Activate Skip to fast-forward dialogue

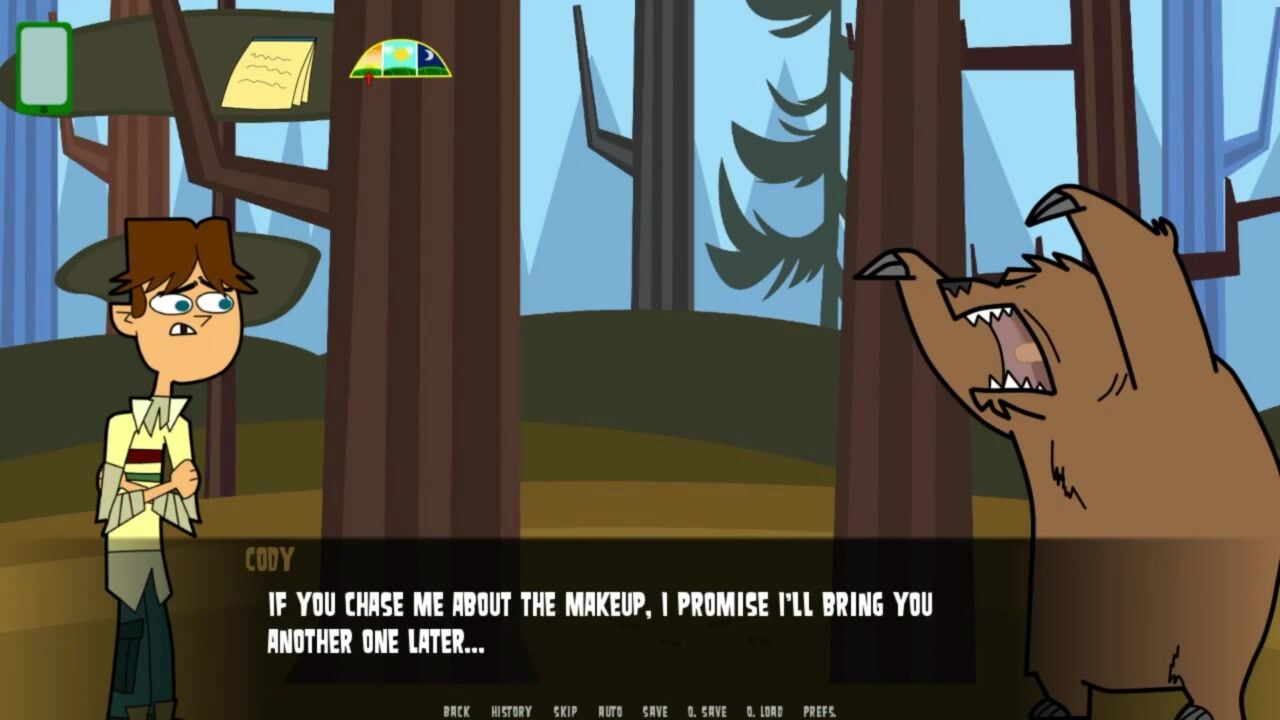click(565, 711)
